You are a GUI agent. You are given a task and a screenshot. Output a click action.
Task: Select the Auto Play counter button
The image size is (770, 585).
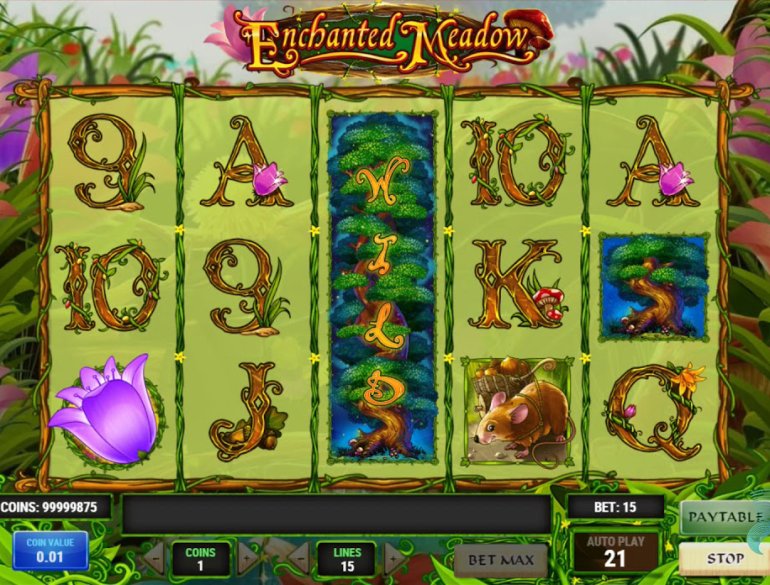coord(616,551)
